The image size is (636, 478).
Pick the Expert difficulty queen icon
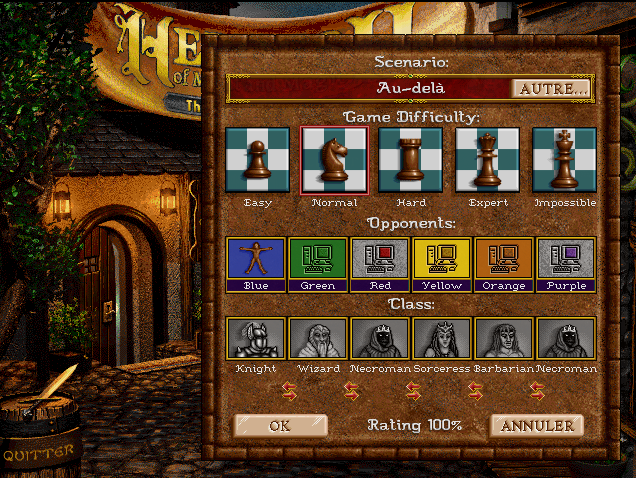pos(488,160)
